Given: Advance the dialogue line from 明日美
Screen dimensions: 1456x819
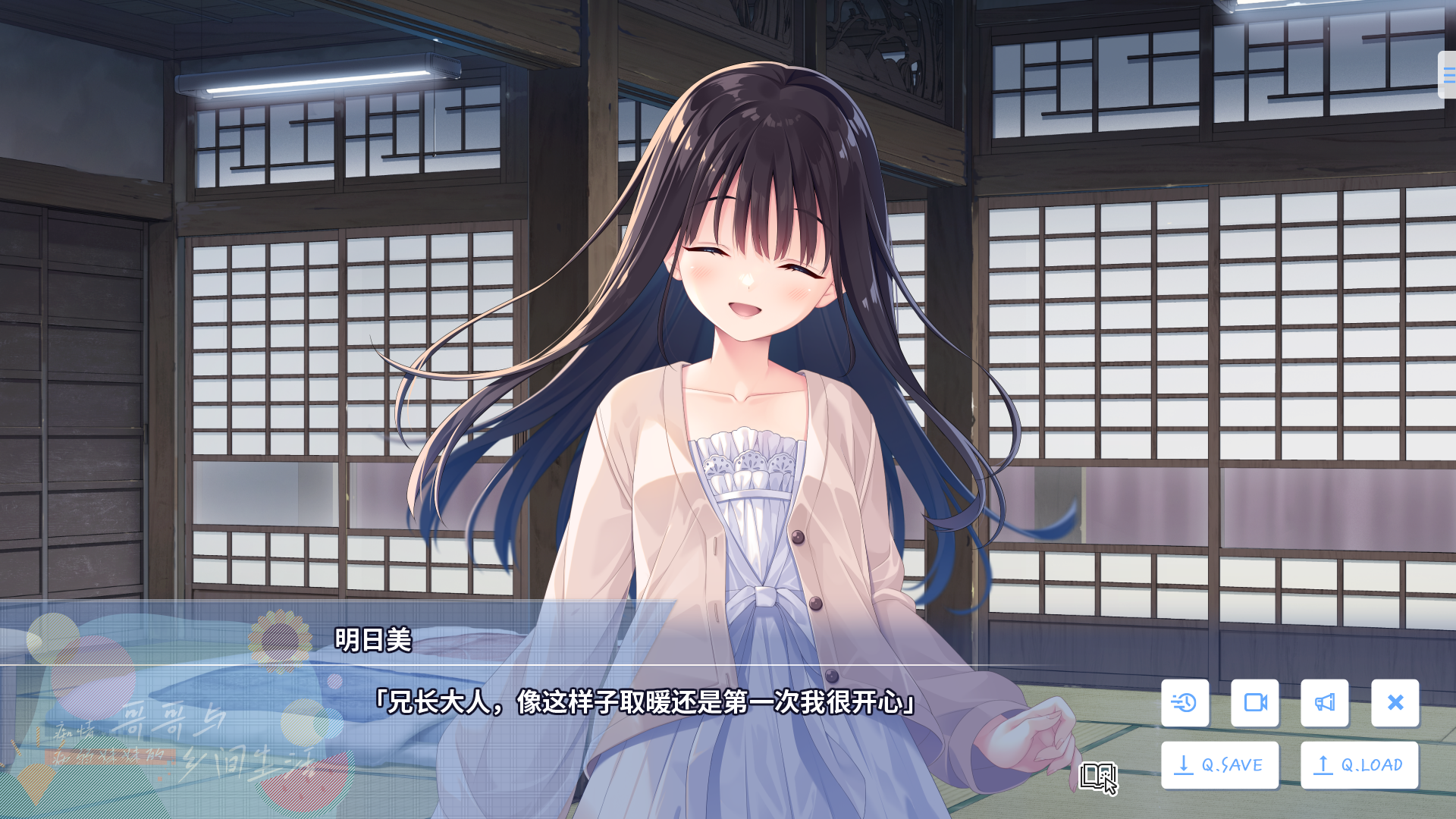Looking at the screenshot, I should click(x=645, y=702).
